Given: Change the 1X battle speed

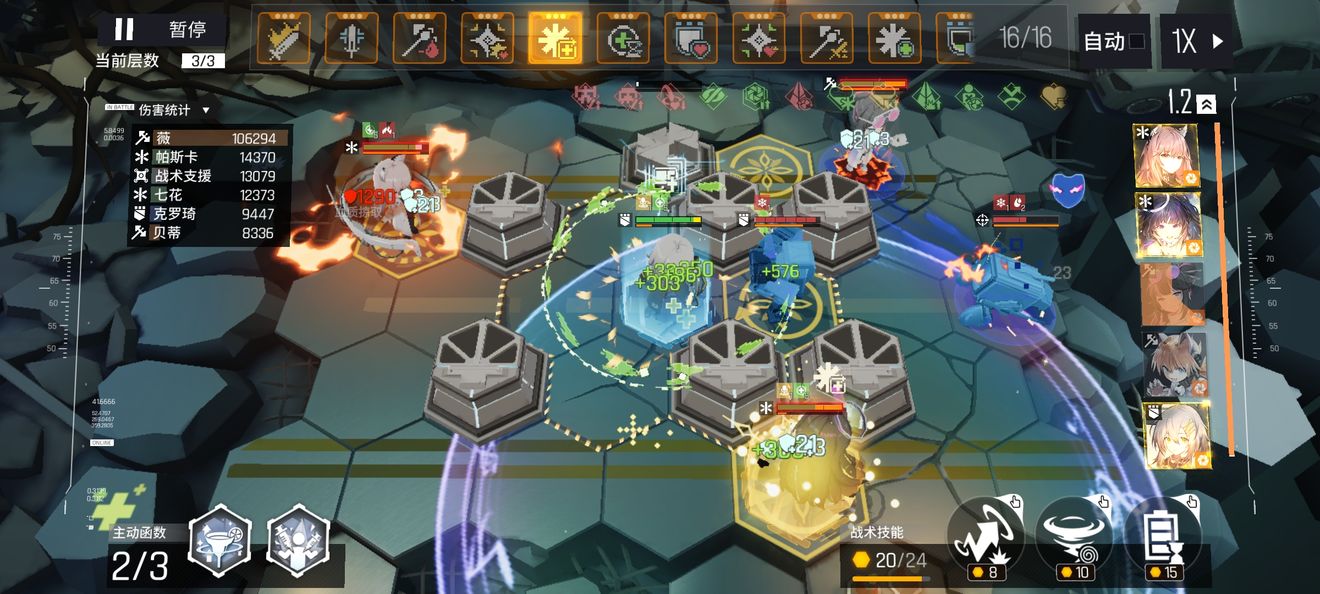Looking at the screenshot, I should click(x=1196, y=41).
